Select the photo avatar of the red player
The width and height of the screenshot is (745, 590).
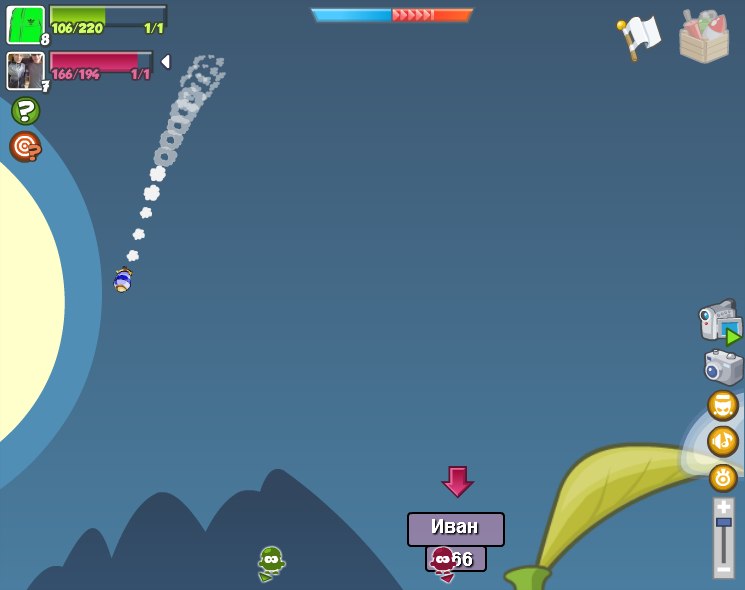point(25,71)
